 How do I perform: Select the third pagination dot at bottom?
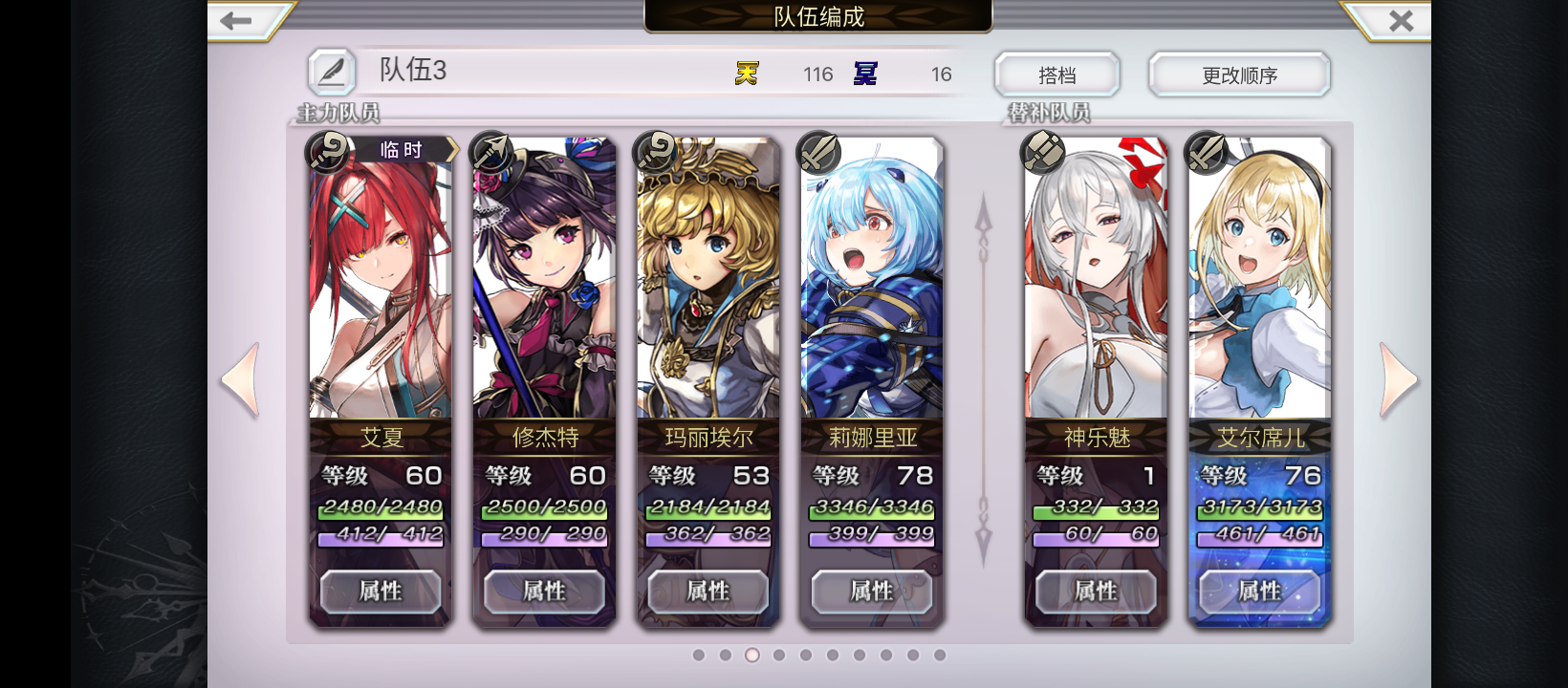752,656
